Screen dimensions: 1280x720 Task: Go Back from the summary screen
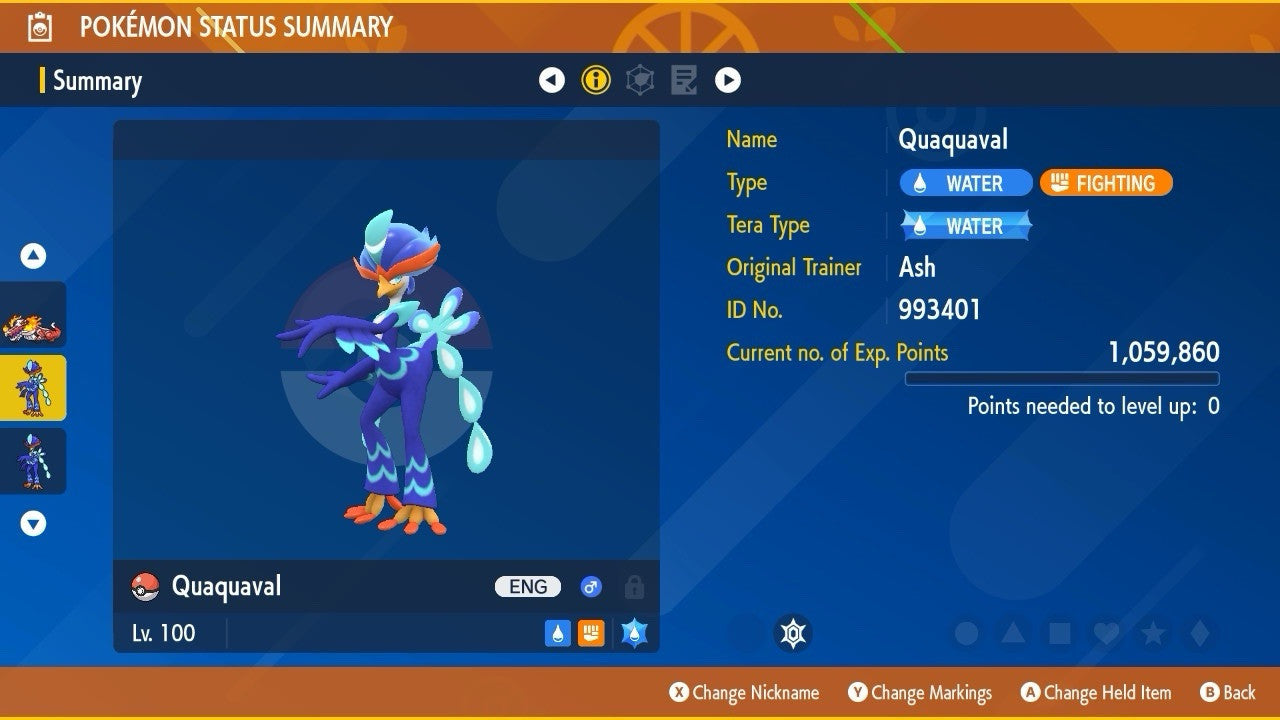(1227, 692)
